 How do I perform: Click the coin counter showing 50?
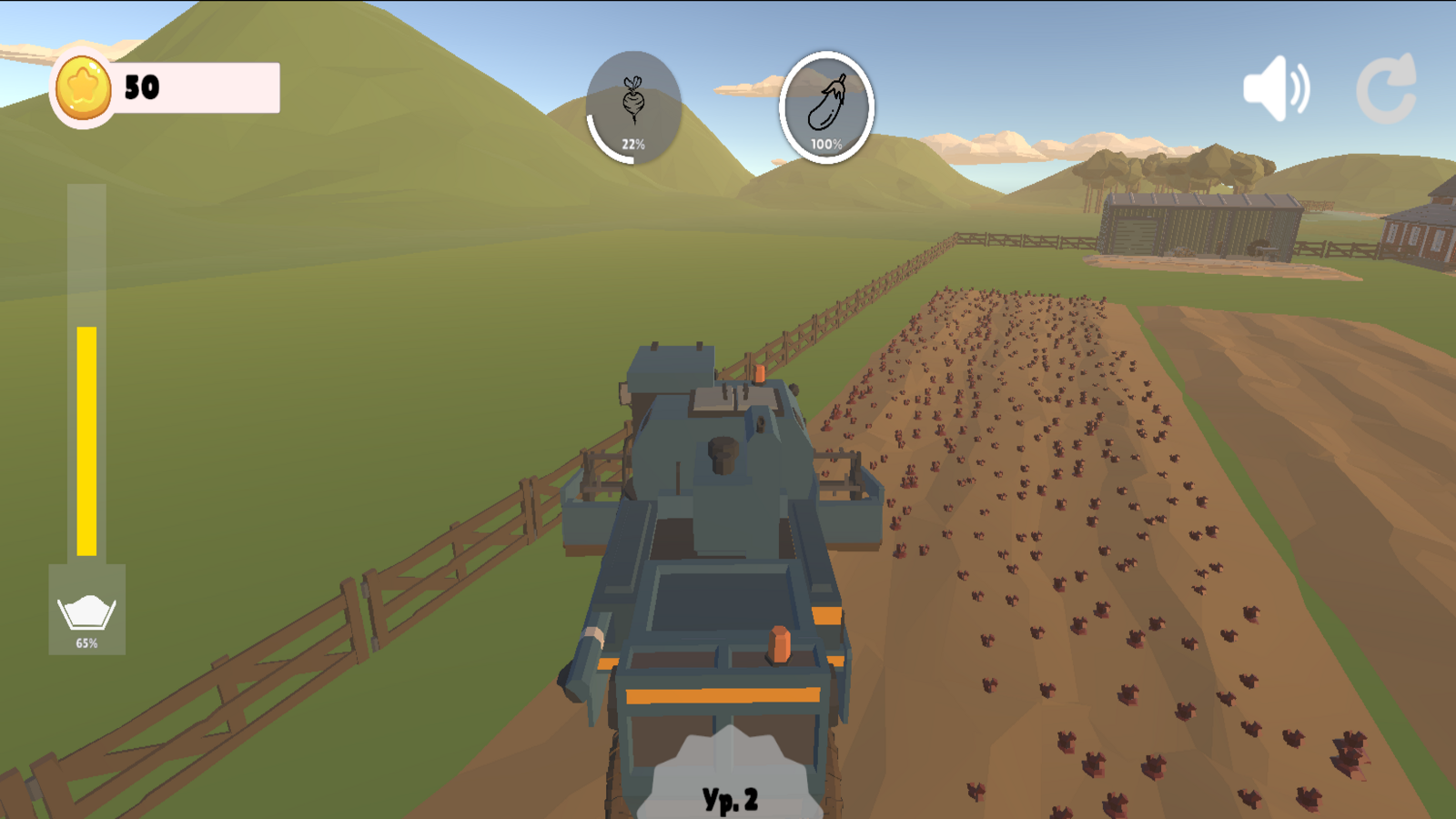[x=141, y=87]
